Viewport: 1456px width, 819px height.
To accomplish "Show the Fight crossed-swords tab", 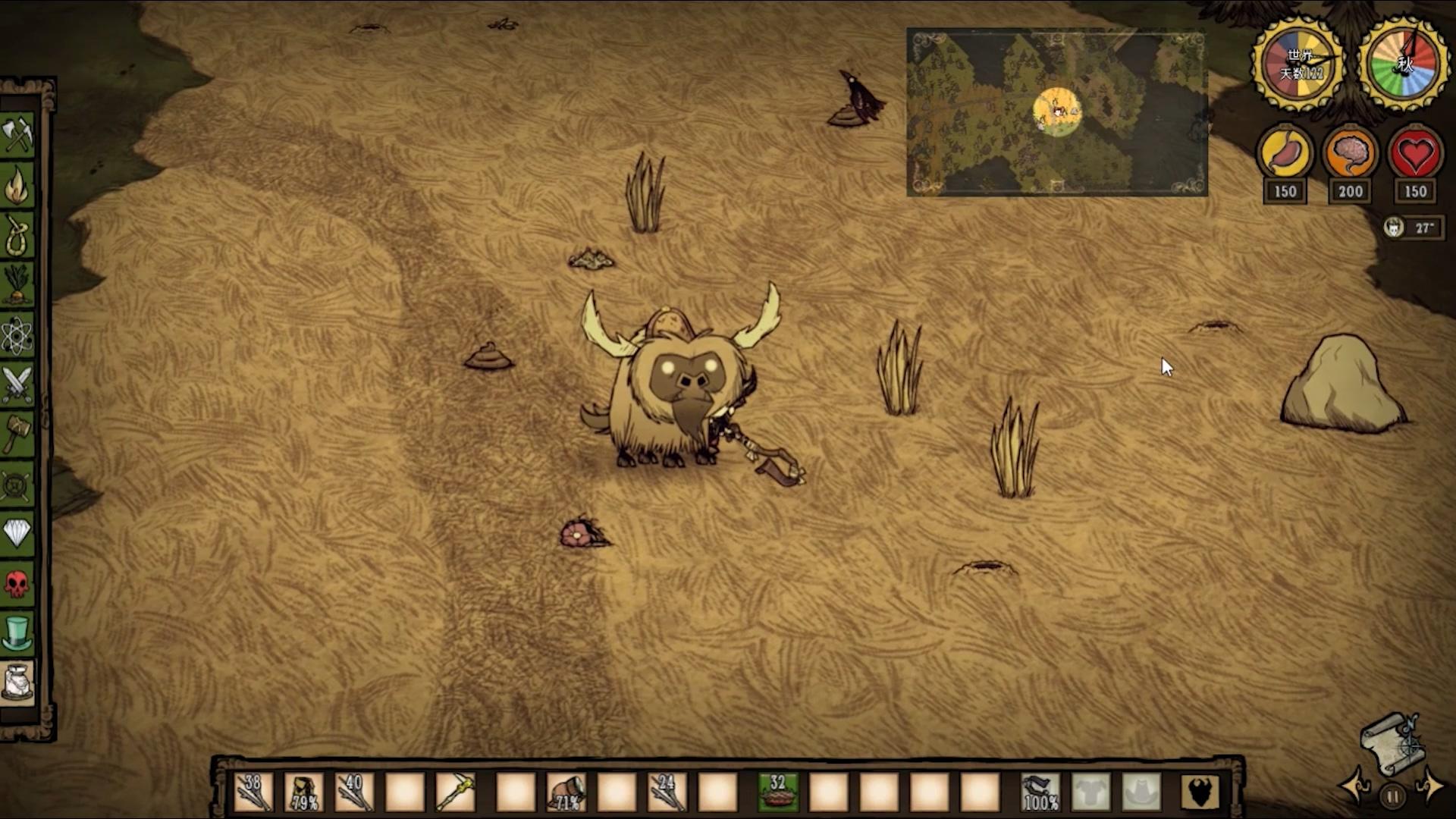I will (x=17, y=384).
